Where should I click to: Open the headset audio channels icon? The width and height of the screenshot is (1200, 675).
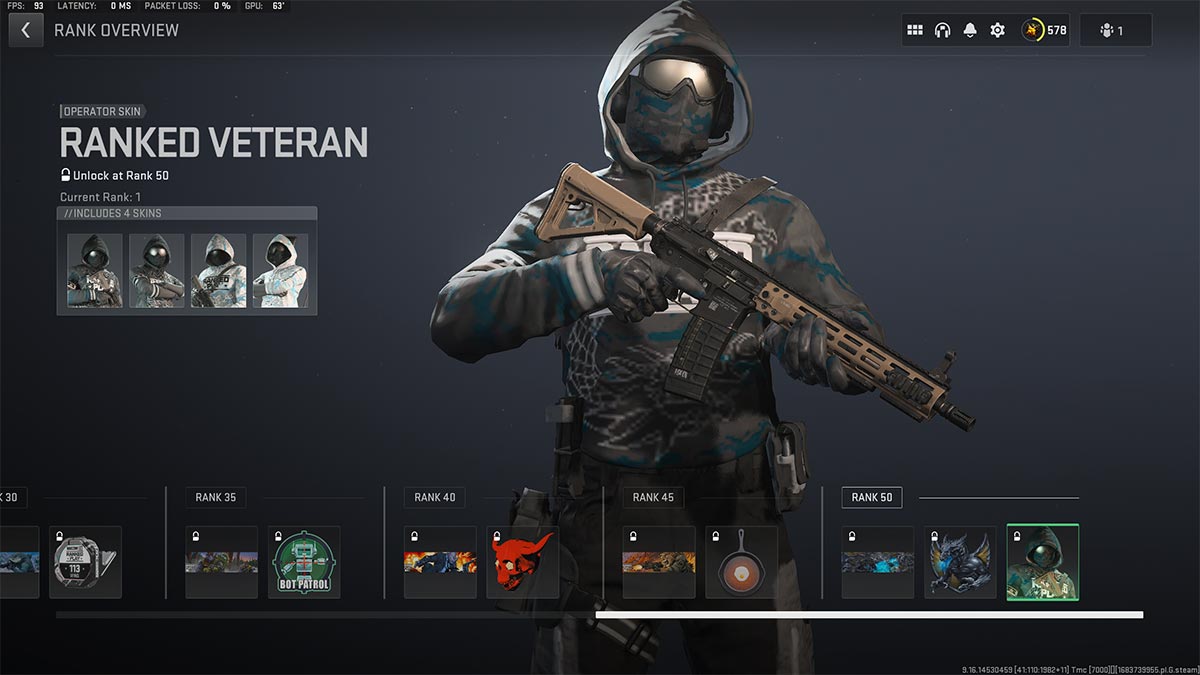[942, 30]
